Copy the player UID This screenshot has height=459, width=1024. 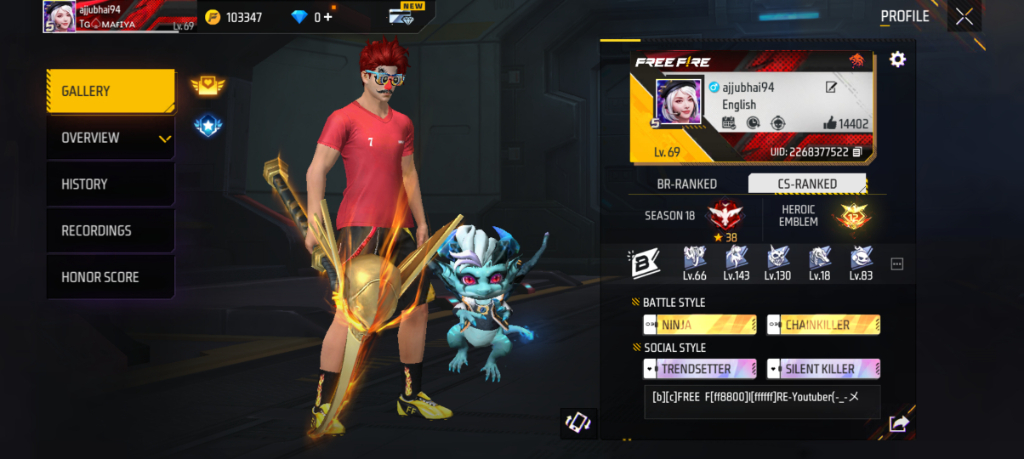(857, 152)
